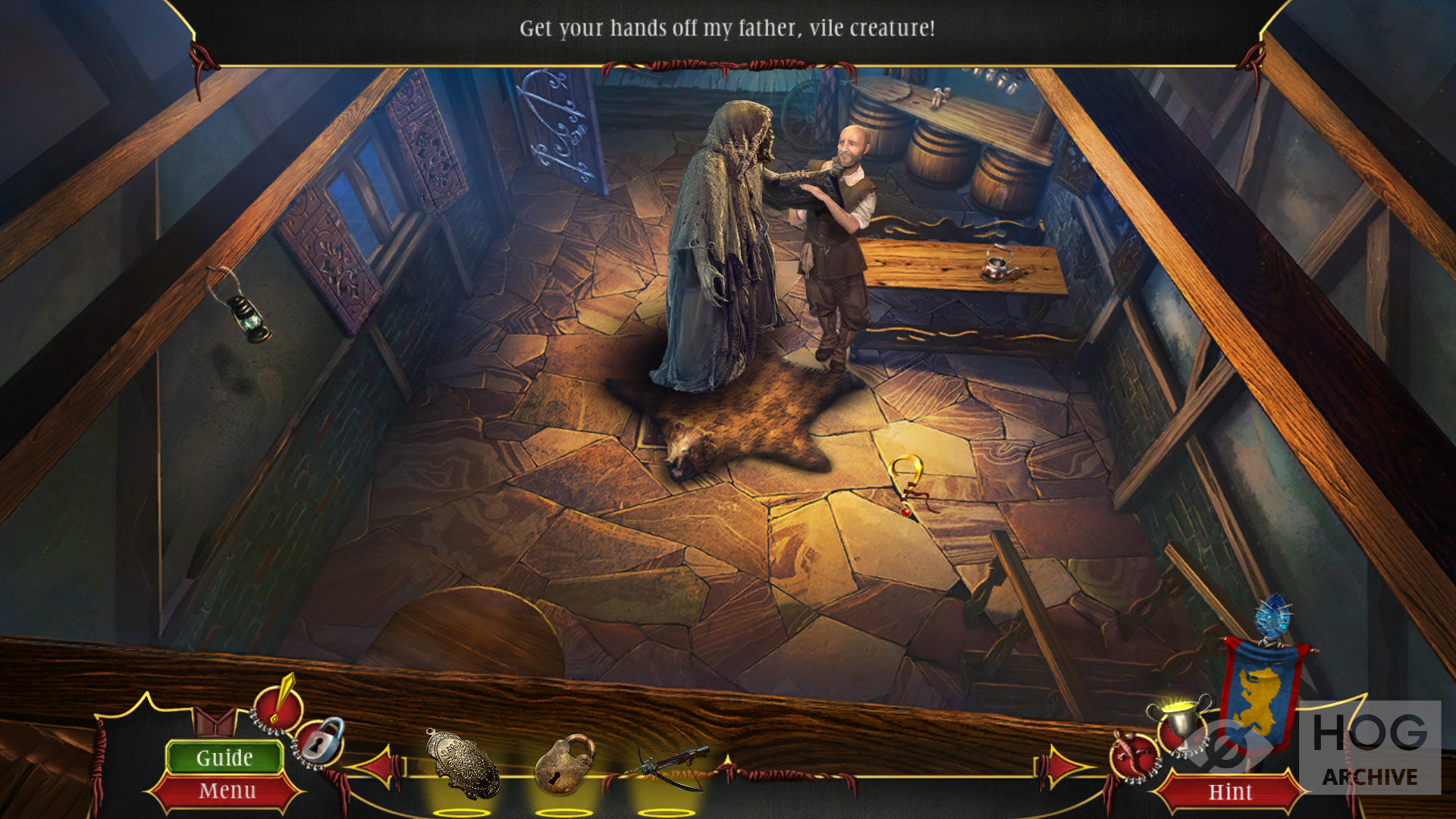Open the game Menu
Screen dimensions: 1456x819
227,791
